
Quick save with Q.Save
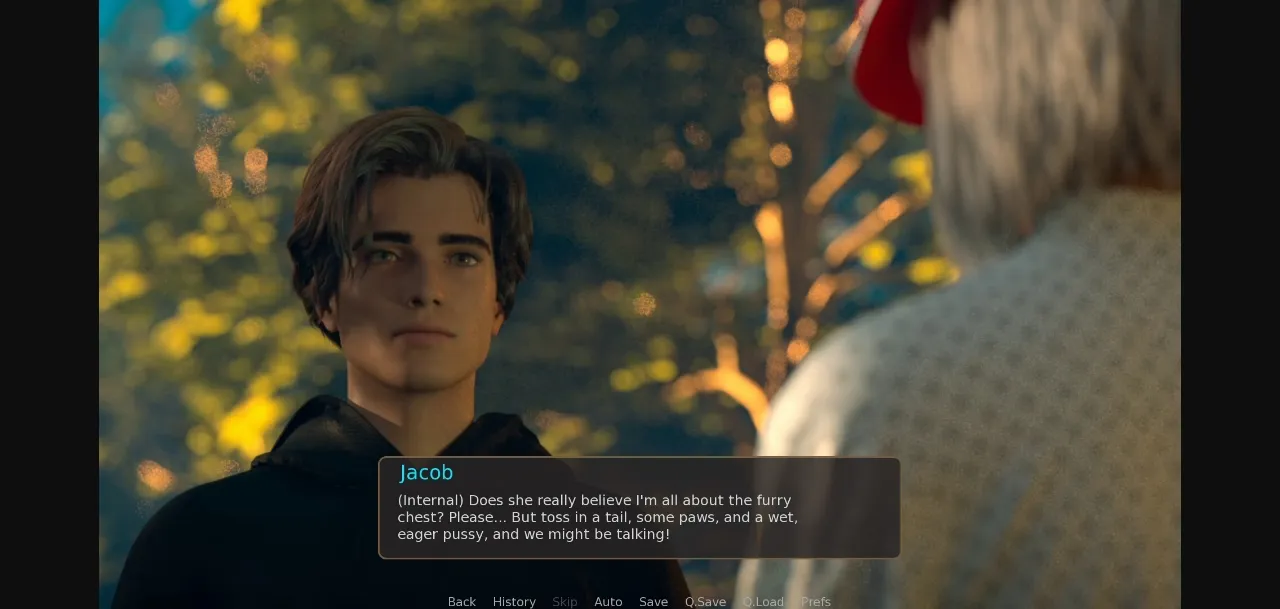(x=705, y=601)
